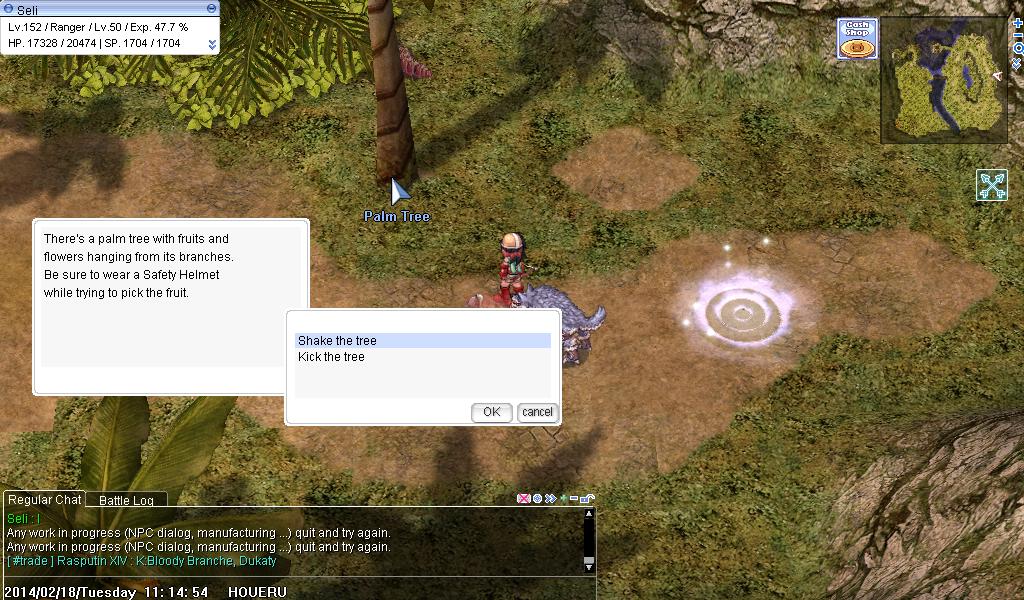Image resolution: width=1024 pixels, height=600 pixels.
Task: Expand the status window with double-chevron
Action: tap(212, 44)
